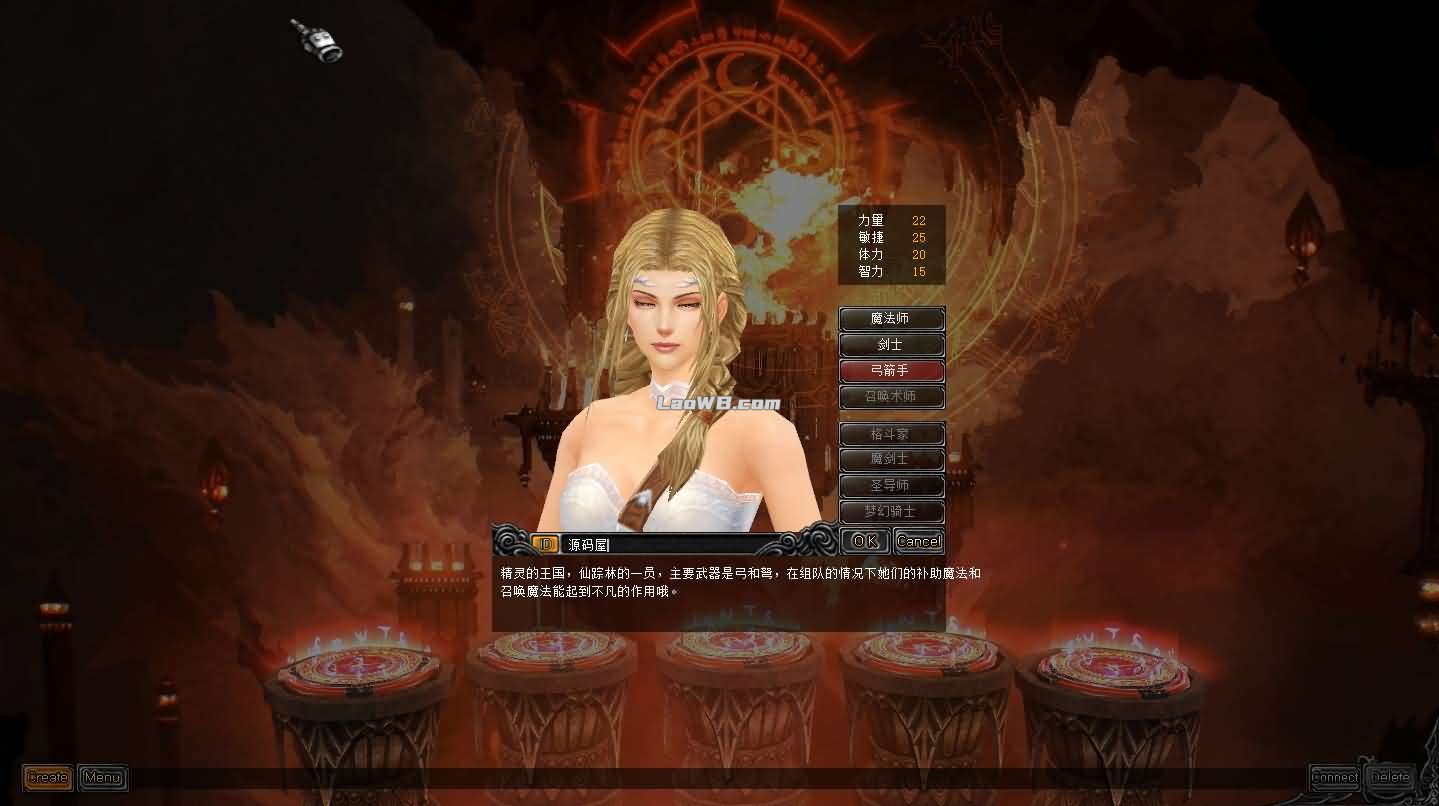Click the locked 格斗家 class button
Screen dimensions: 1439x806
[891, 433]
